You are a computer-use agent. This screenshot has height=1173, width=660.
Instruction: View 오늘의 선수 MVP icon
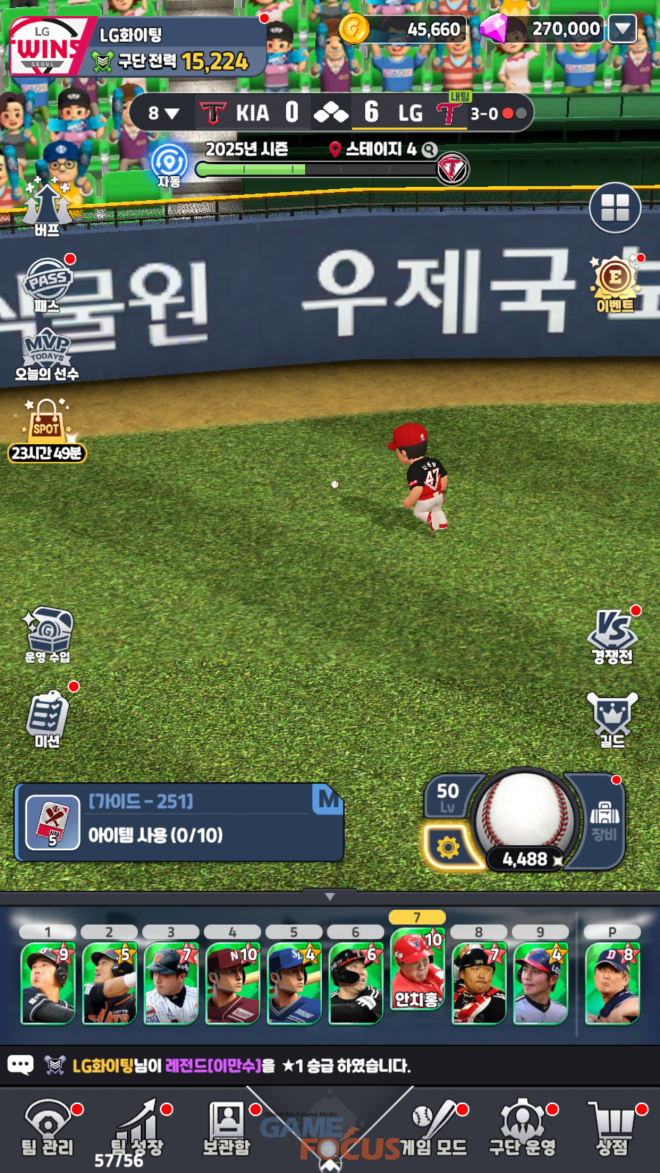46,353
